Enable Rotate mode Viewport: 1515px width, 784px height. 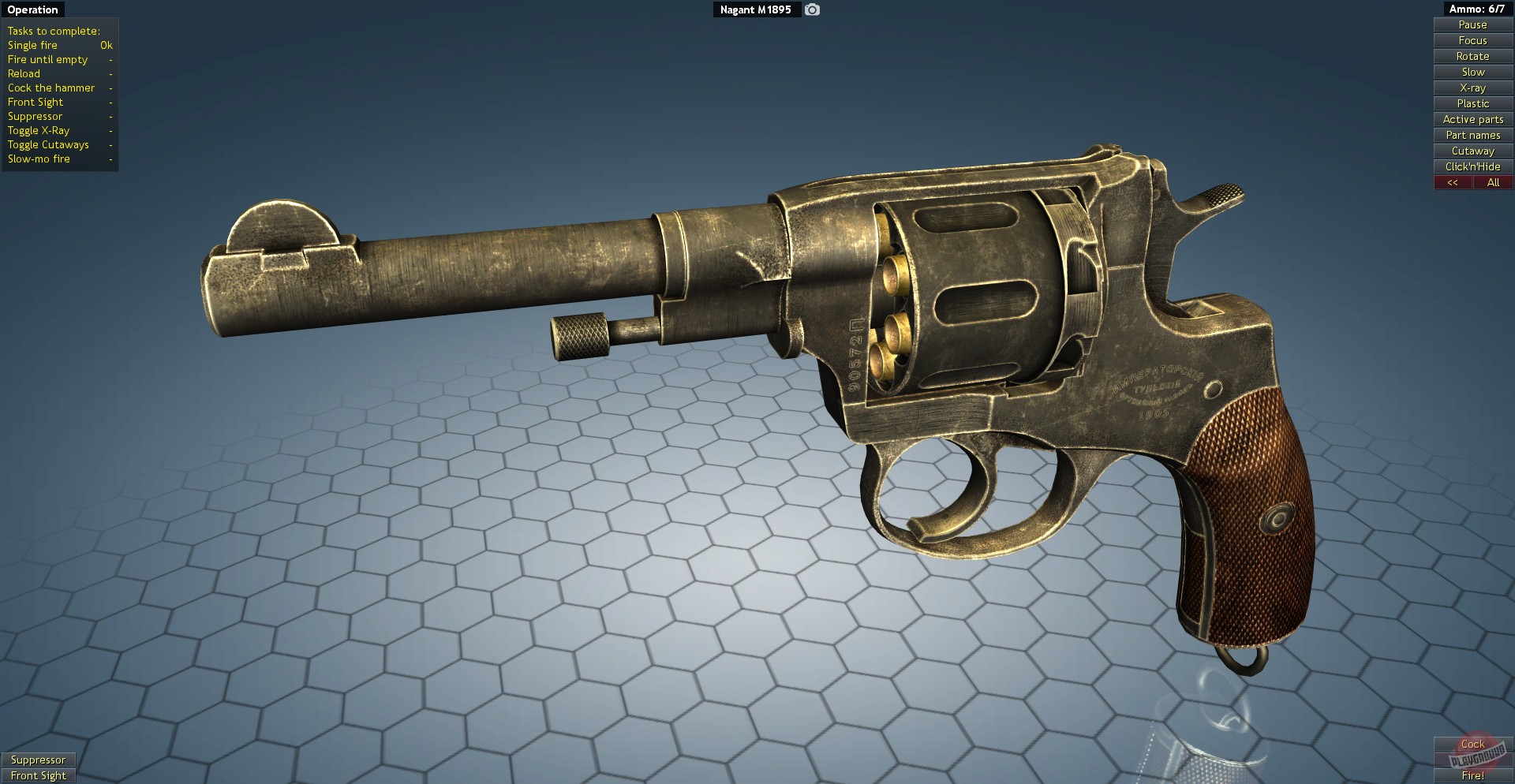click(1472, 56)
